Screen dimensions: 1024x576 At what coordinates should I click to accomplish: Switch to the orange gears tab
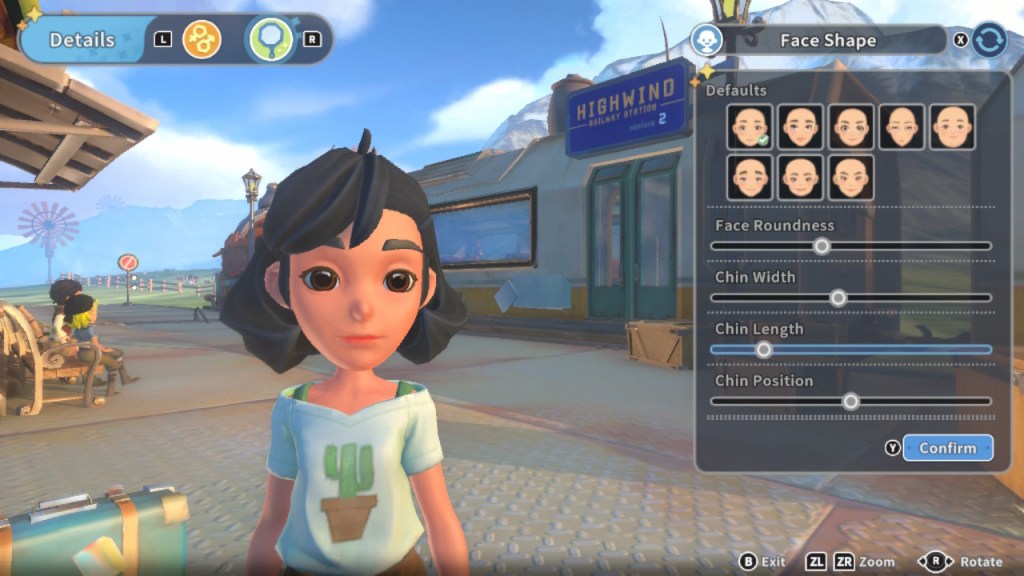click(x=202, y=40)
